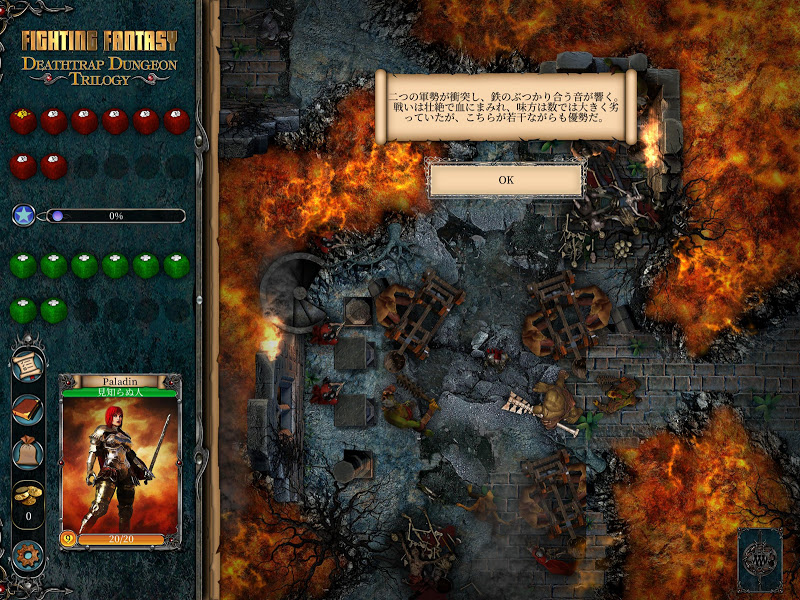Image resolution: width=800 pixels, height=600 pixels.
Task: Select the gold coins pile icon
Action: click(x=27, y=495)
